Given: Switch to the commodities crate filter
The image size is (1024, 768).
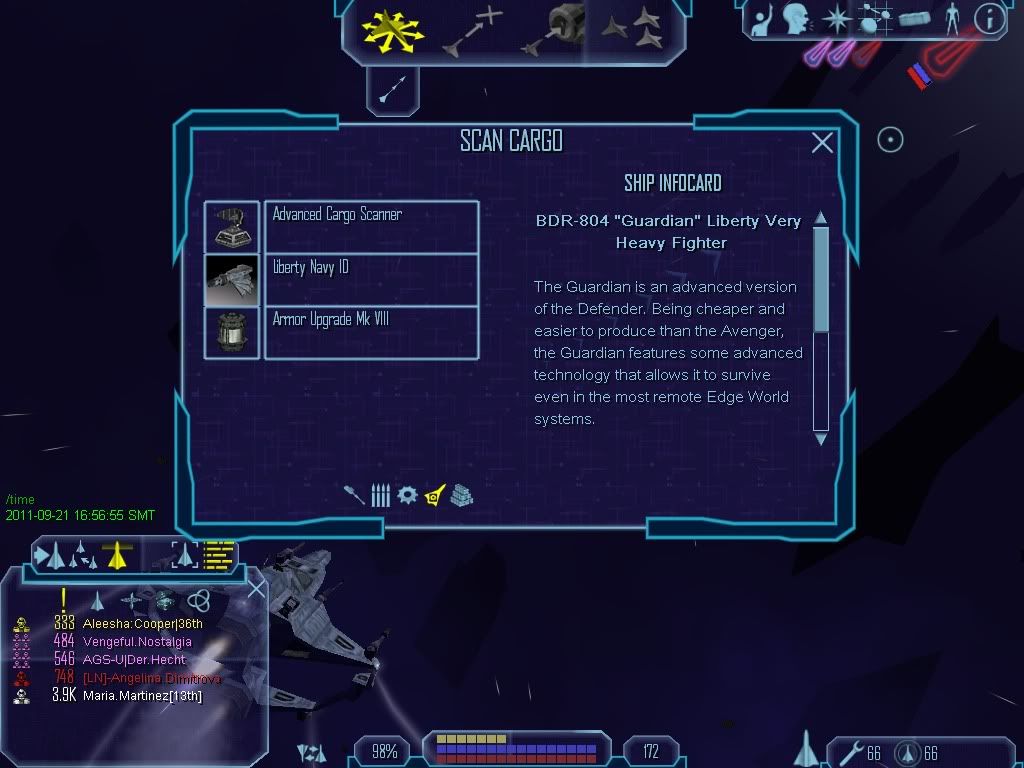Looking at the screenshot, I should click(461, 495).
